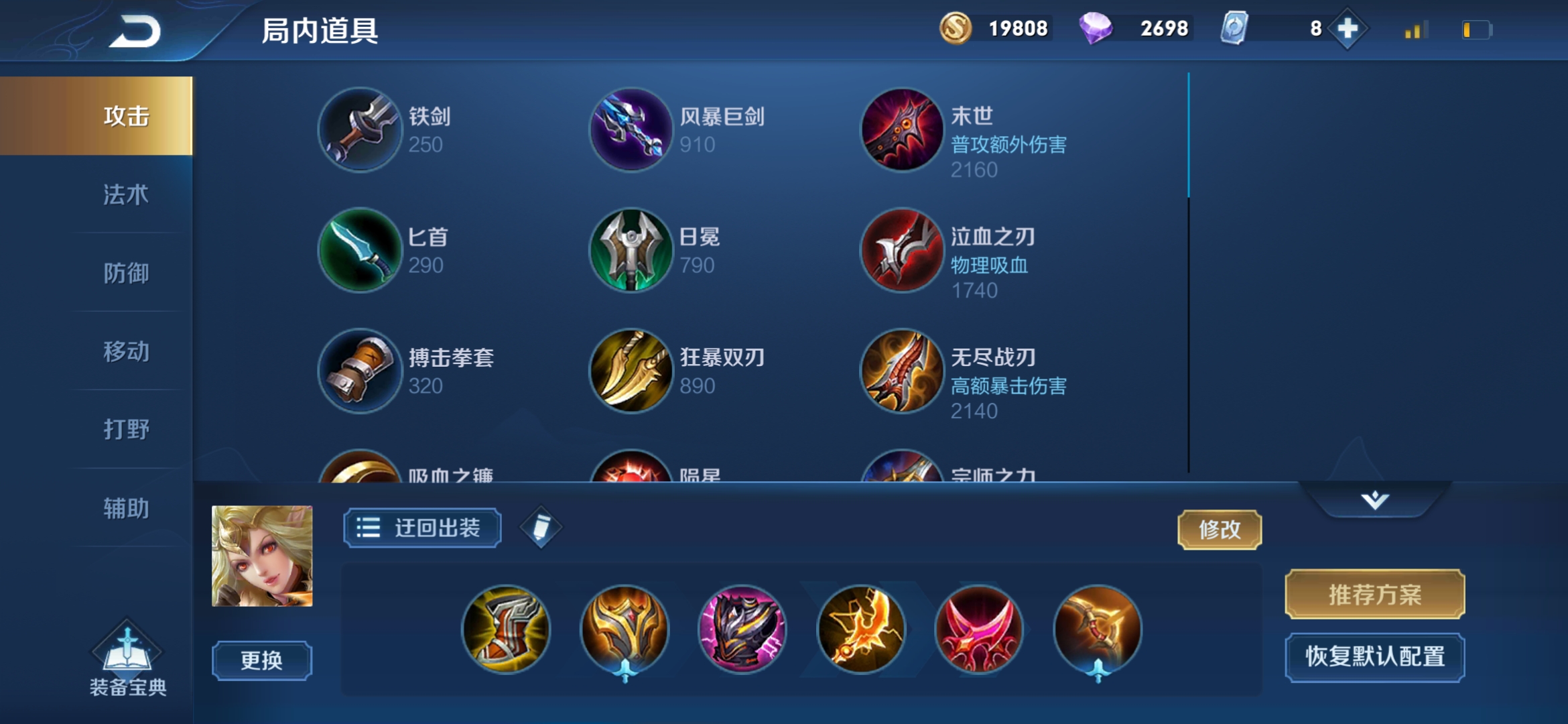Click the edit pencil icon beside 迂回出装

[x=541, y=528]
